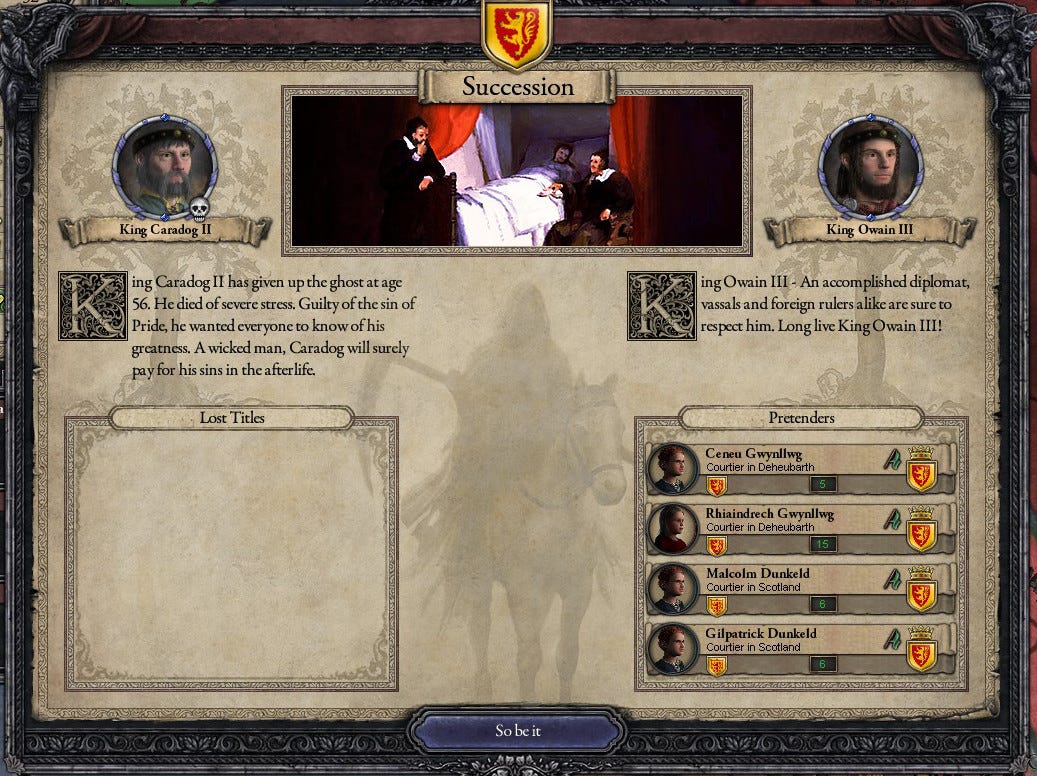Click Rhiaindrech's crowned claim shield
Viewport: 1037px width, 776px height.
tap(920, 530)
